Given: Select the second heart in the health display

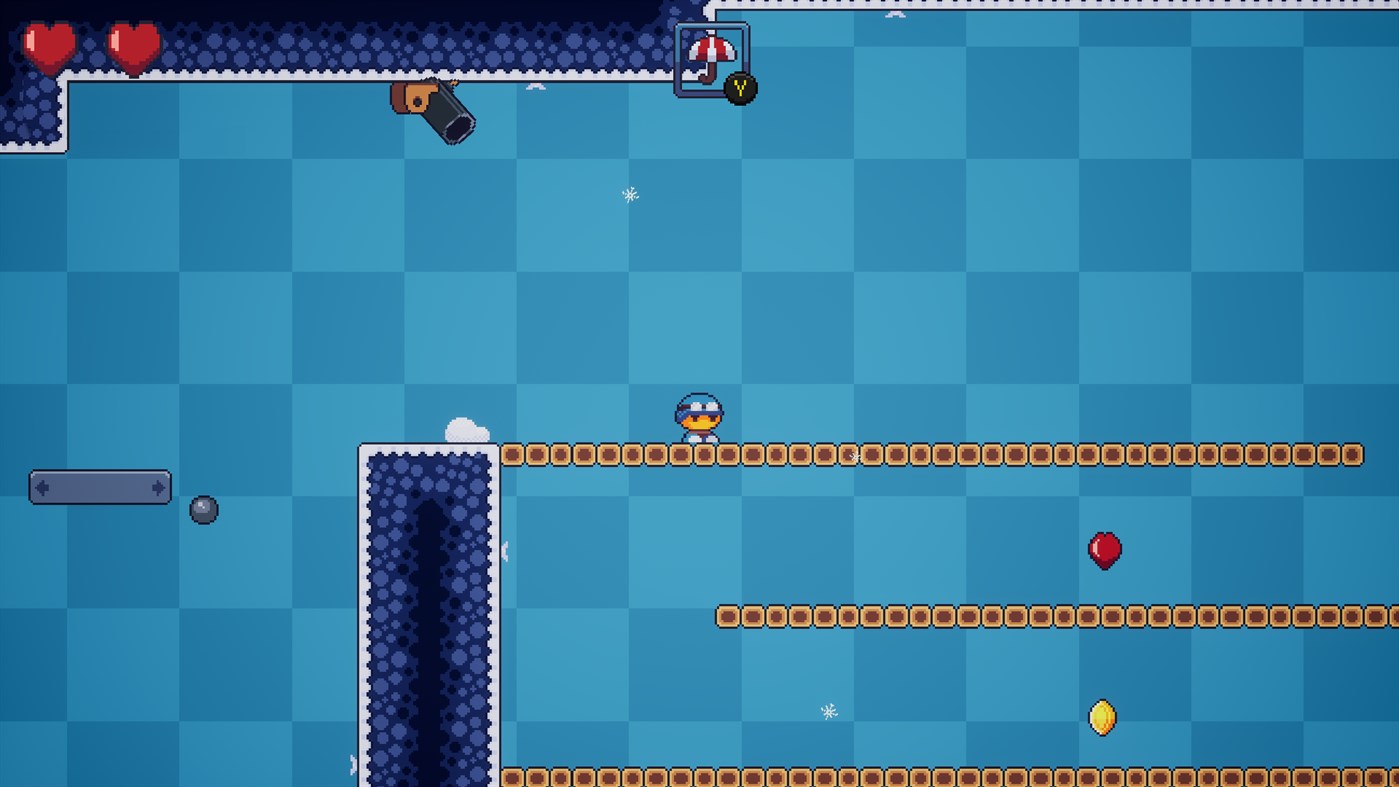Looking at the screenshot, I should [x=133, y=45].
